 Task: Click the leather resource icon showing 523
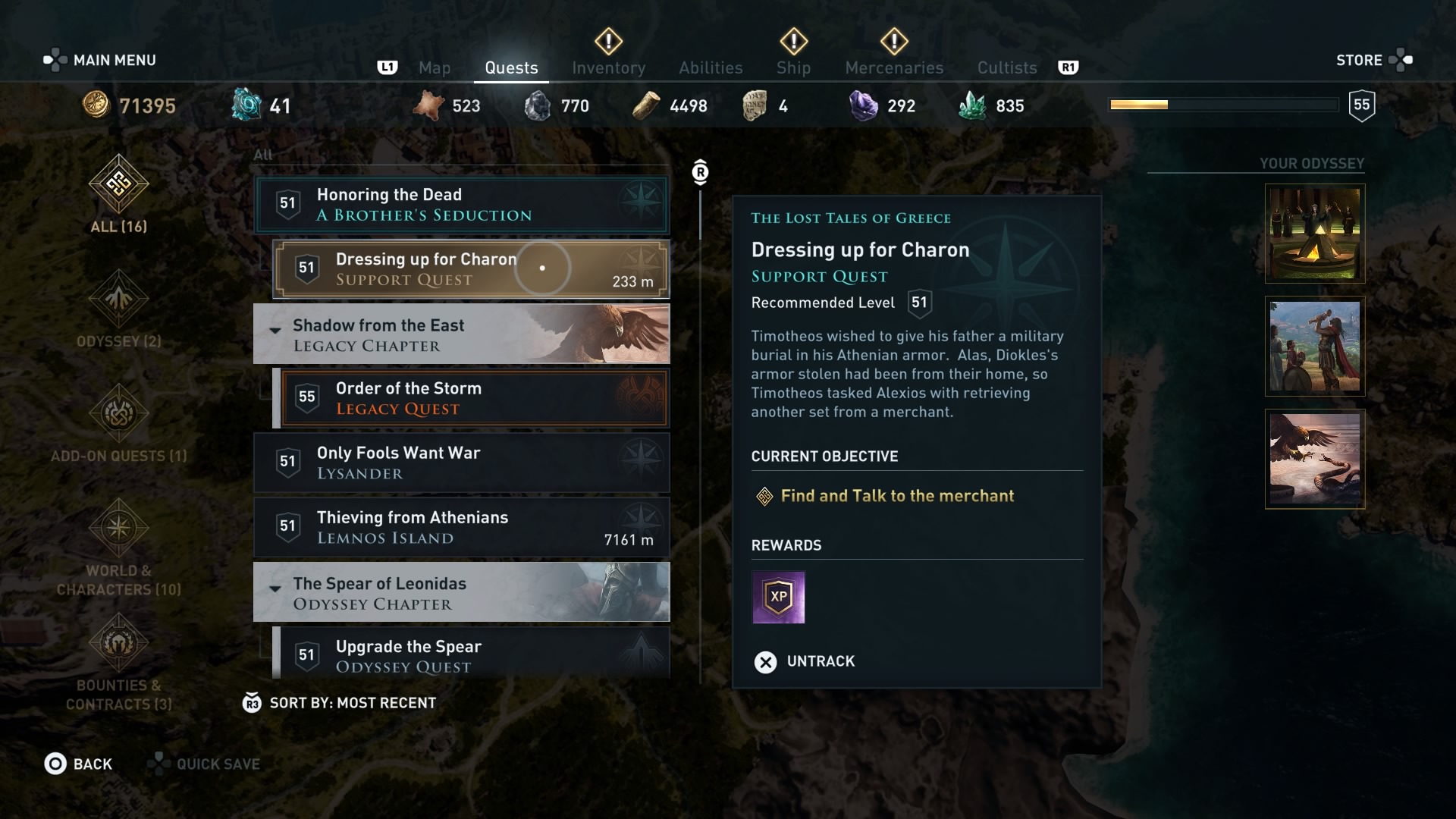tap(430, 105)
